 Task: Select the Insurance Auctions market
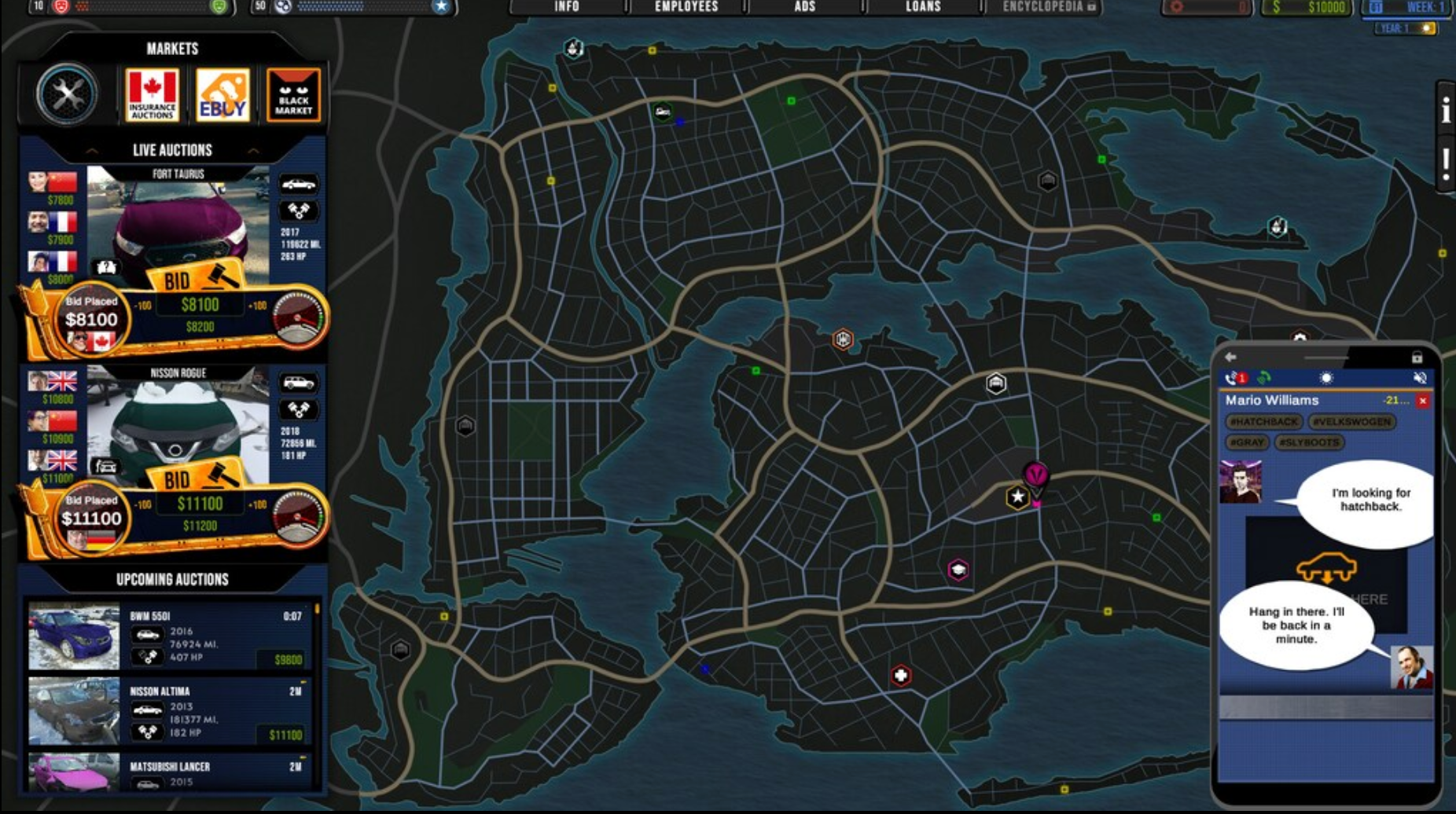tap(153, 95)
